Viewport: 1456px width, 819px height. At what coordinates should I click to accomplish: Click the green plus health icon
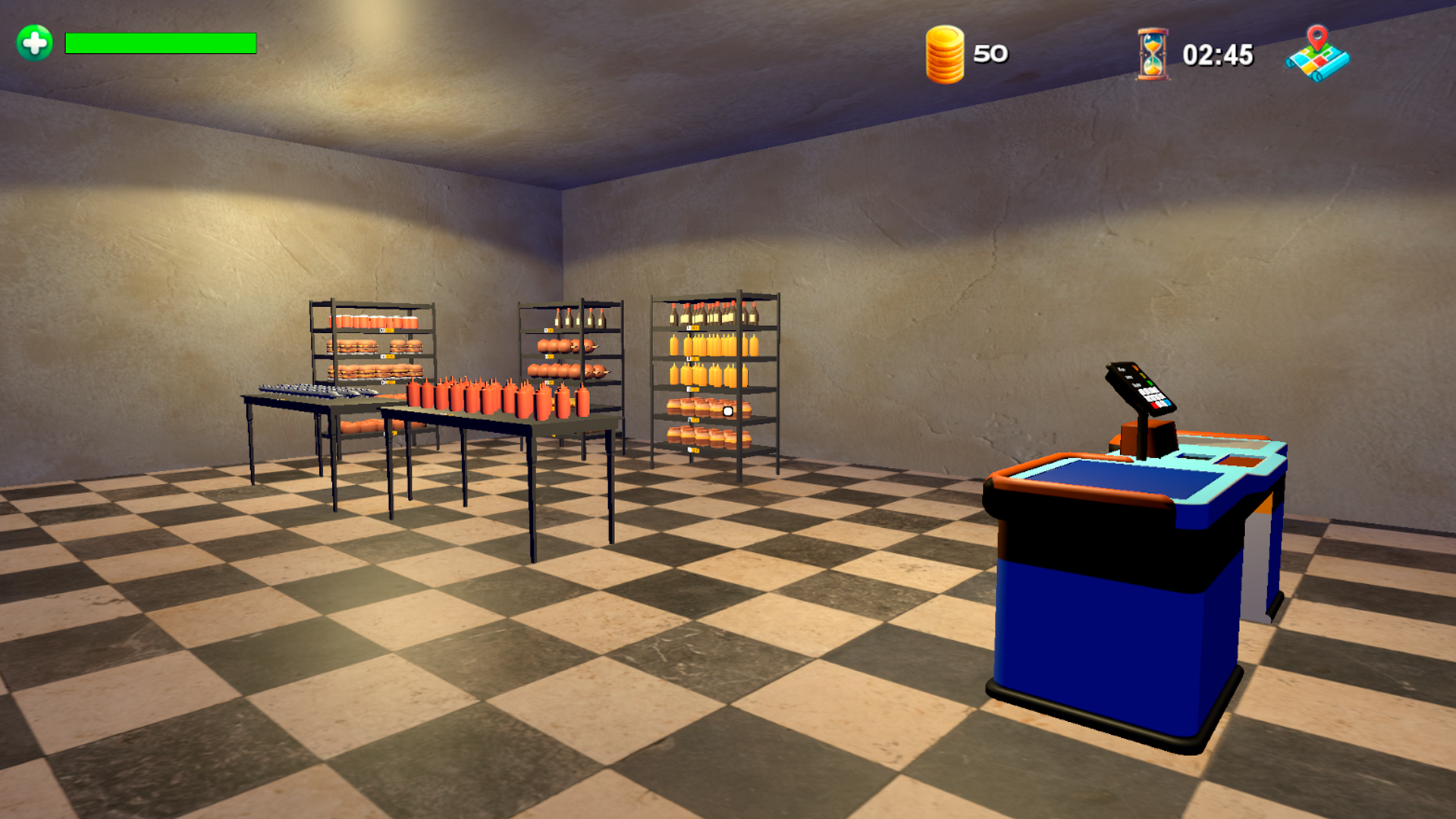point(33,42)
